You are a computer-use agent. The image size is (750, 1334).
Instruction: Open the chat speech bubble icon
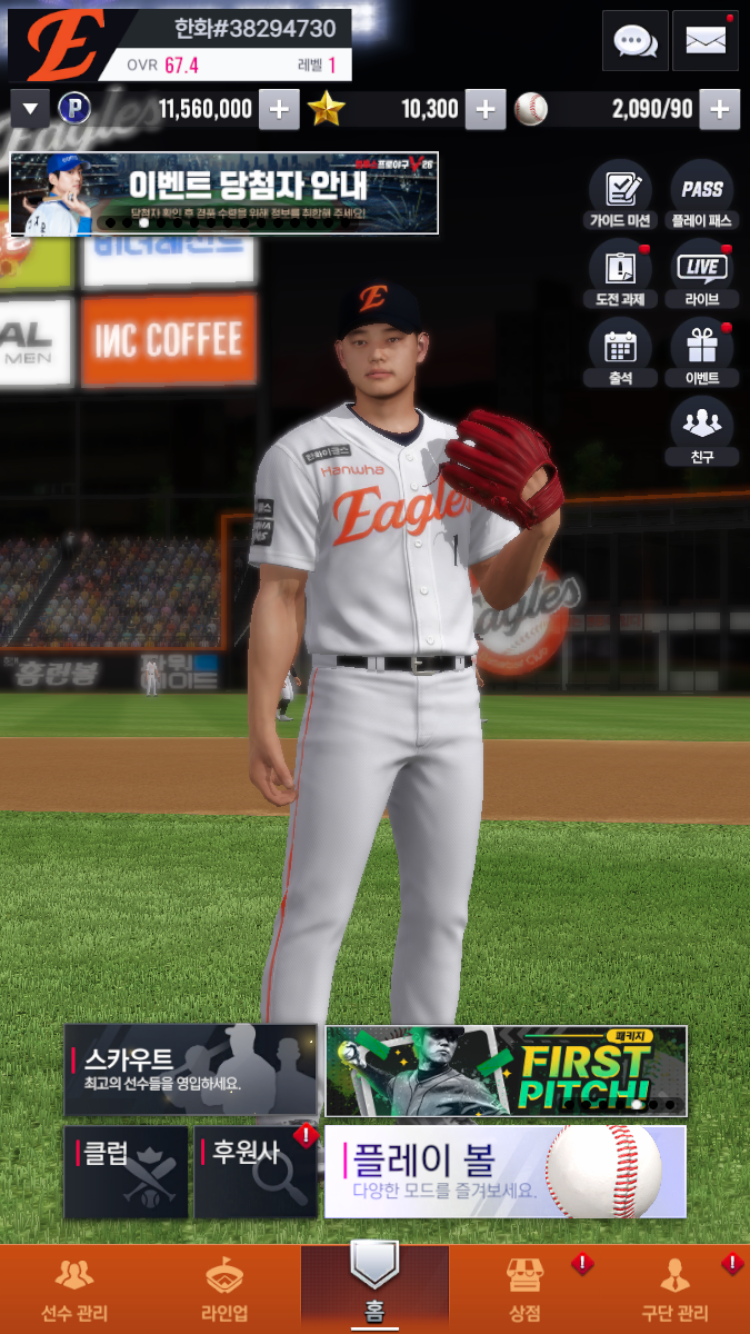pos(635,41)
